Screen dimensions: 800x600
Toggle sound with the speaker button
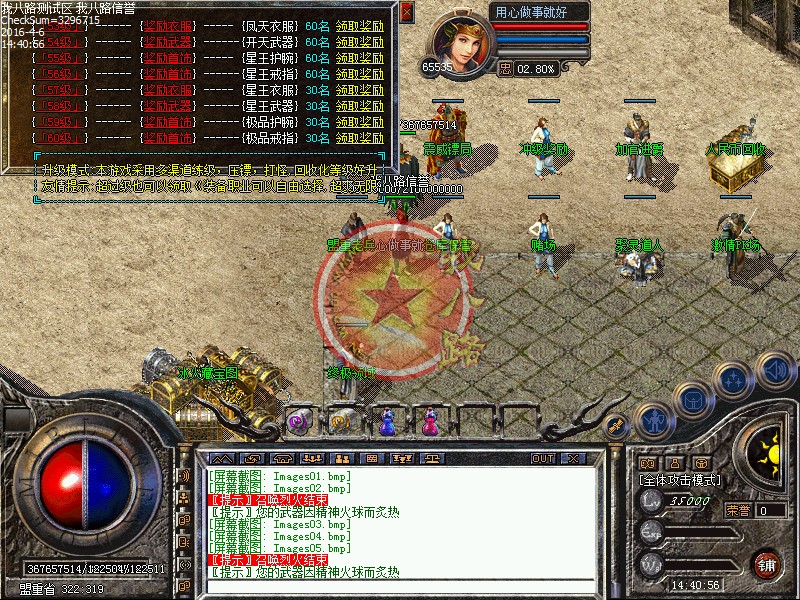[775, 367]
